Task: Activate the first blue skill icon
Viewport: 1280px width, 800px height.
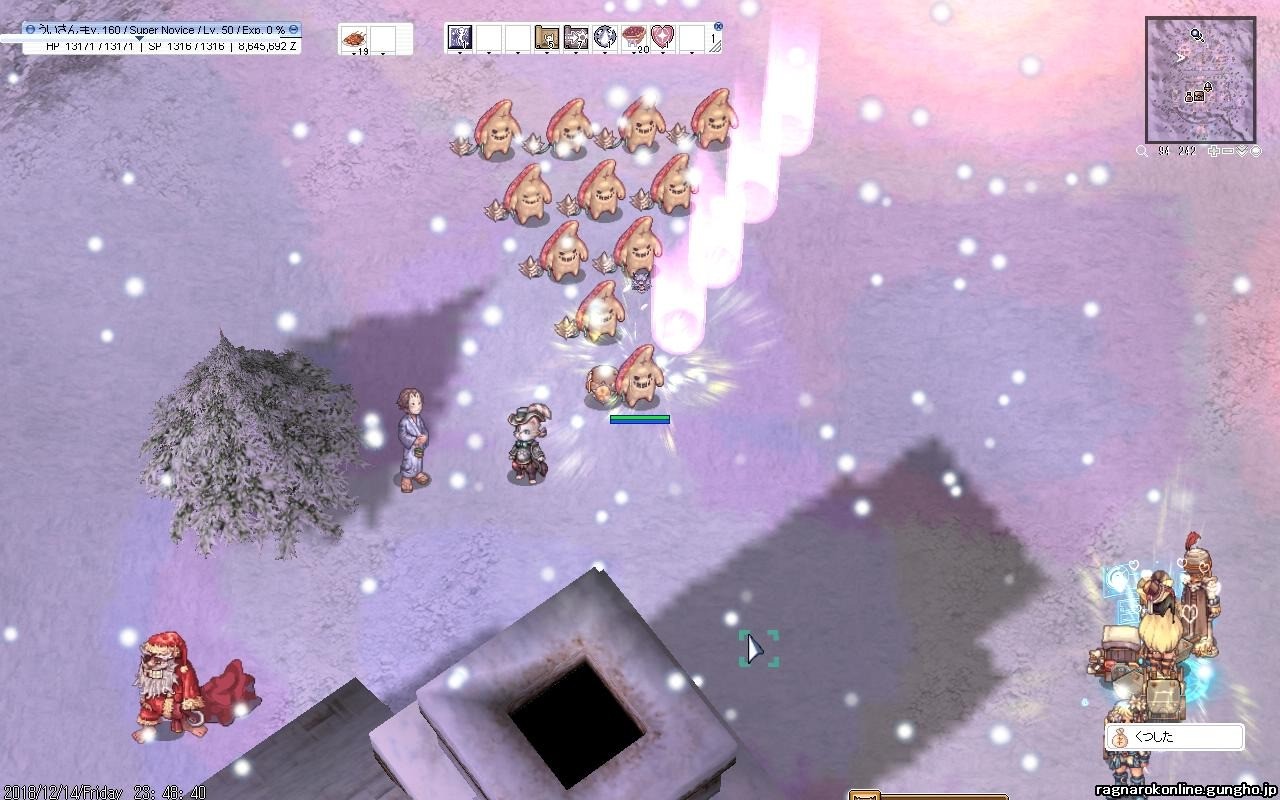Action: pyautogui.click(x=460, y=38)
